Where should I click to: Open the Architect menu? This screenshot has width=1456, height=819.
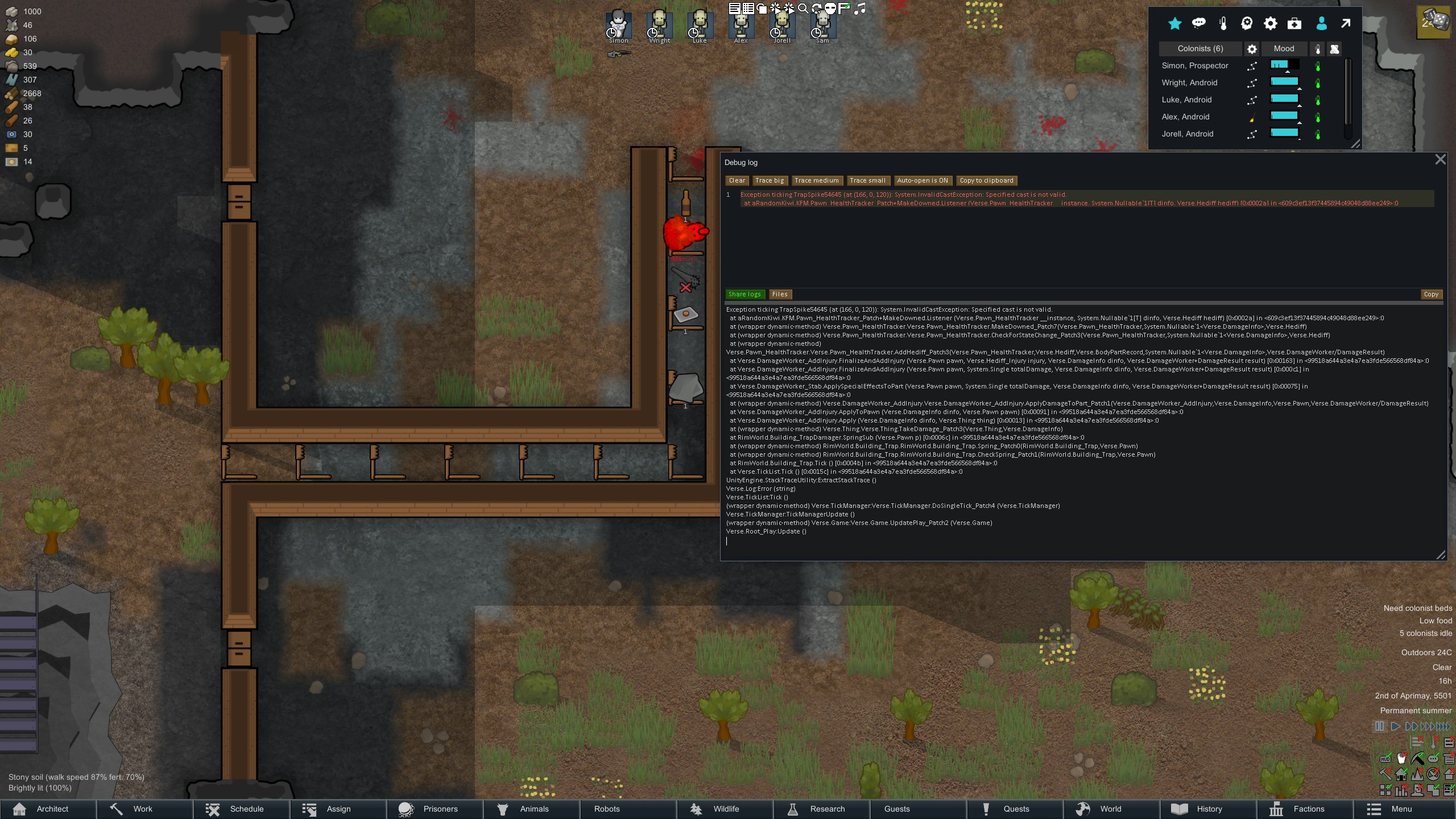tap(52, 808)
